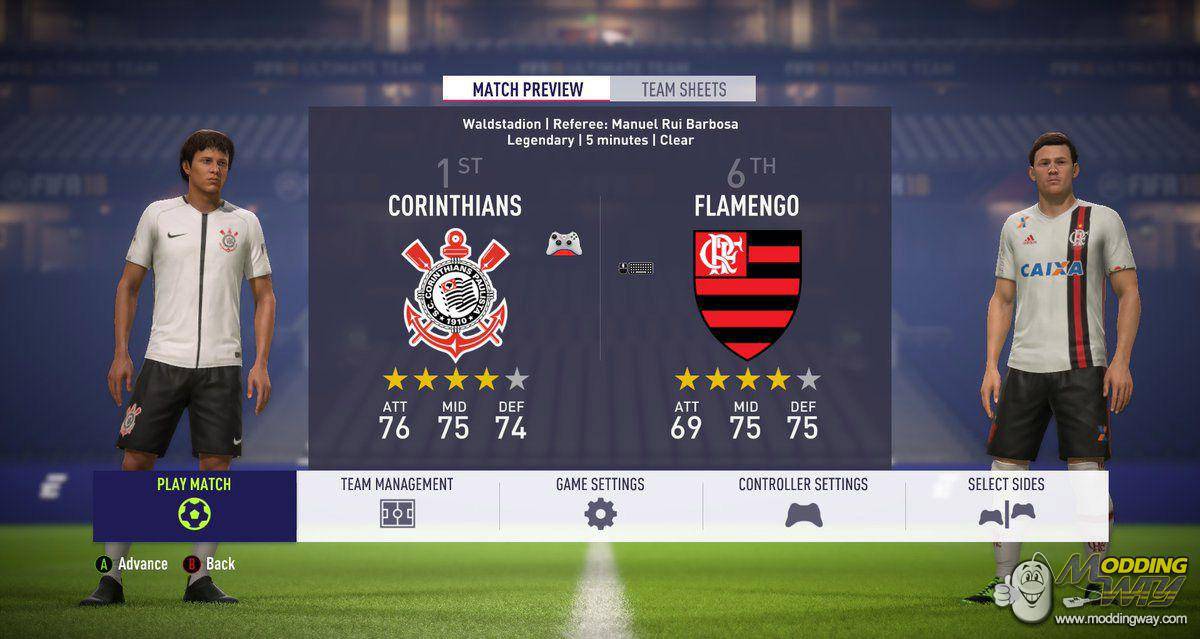Select the Play Match tile

coord(194,504)
